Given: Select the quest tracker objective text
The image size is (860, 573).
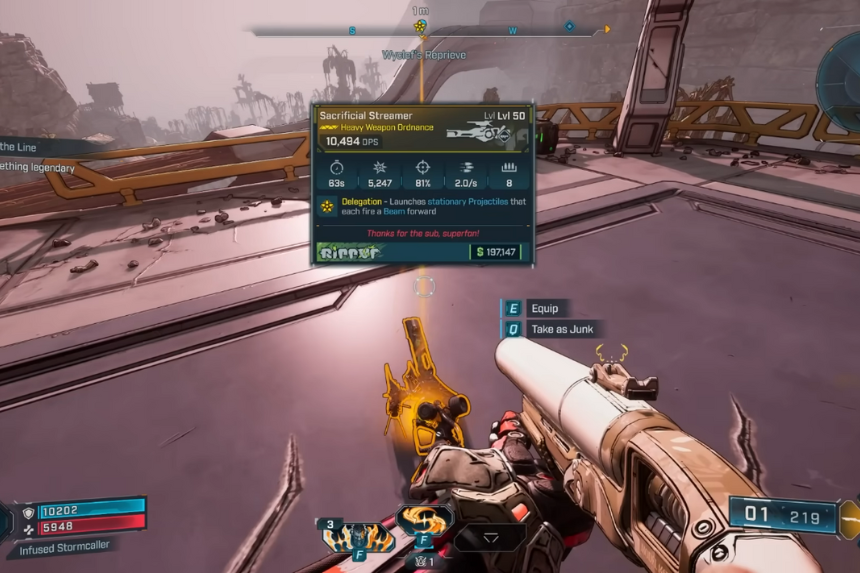Looking at the screenshot, I should [38, 168].
